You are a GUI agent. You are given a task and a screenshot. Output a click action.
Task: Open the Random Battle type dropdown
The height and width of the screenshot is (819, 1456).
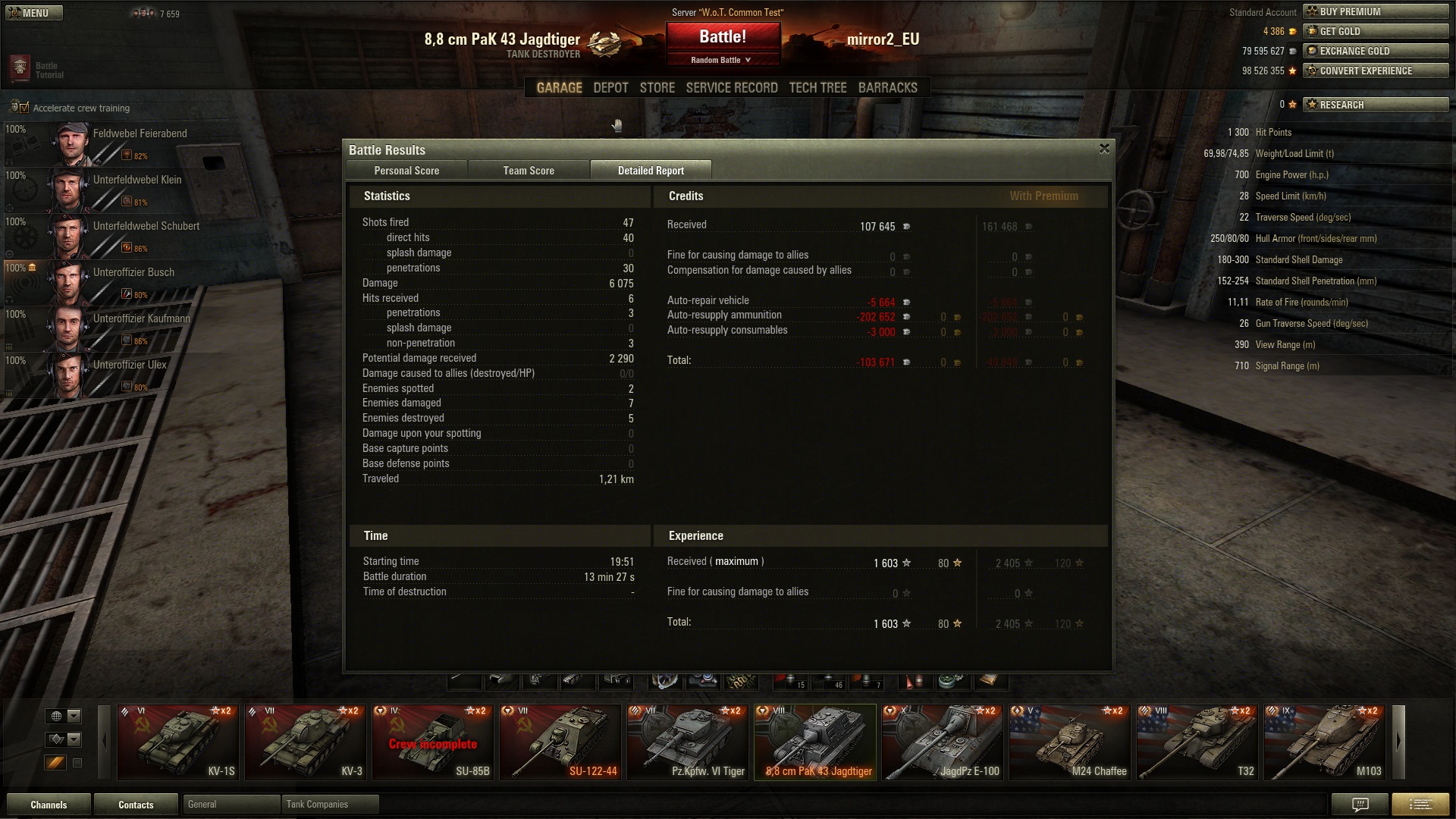point(723,60)
